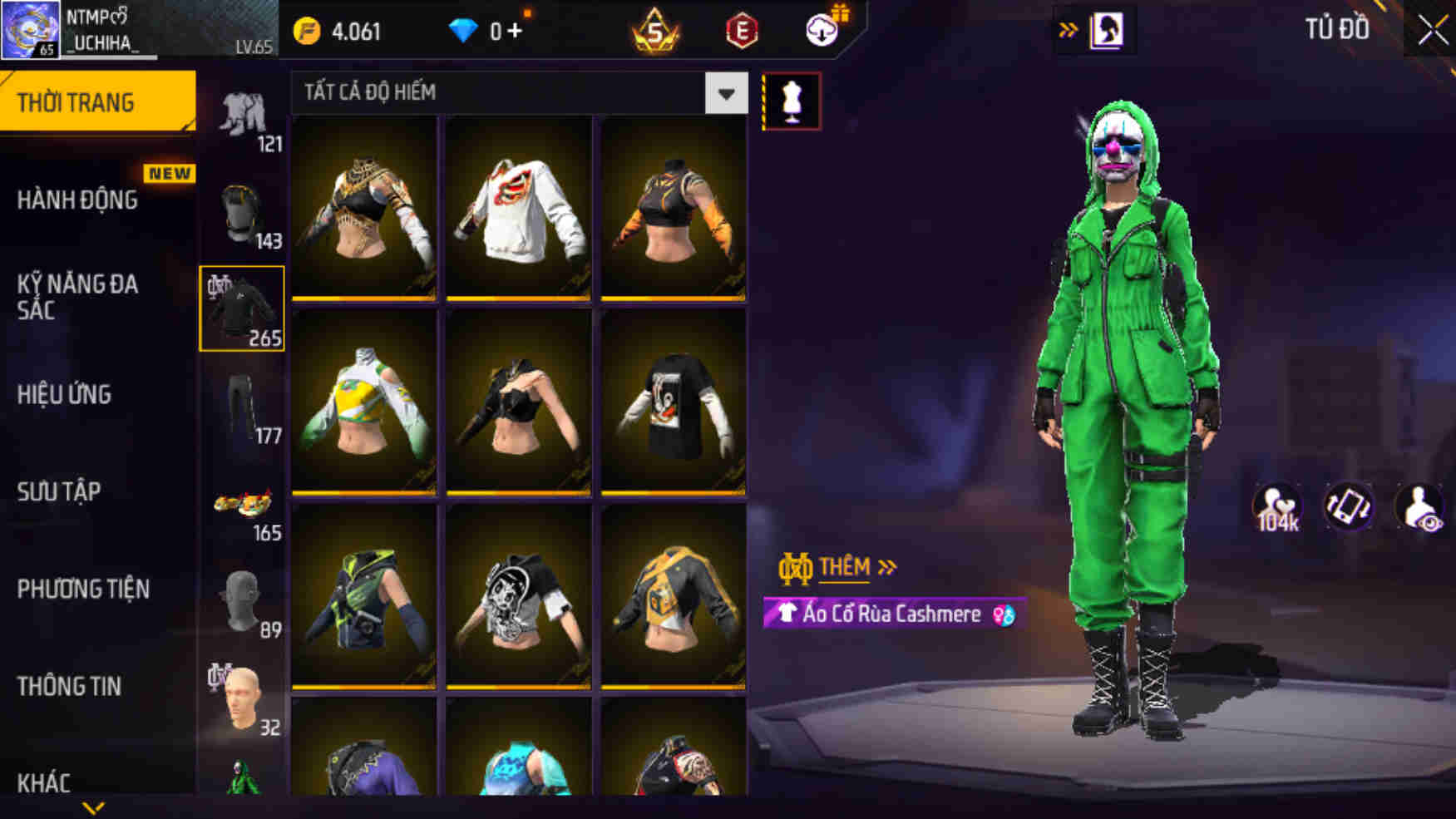Switch to the Hành Động tab

point(79,200)
